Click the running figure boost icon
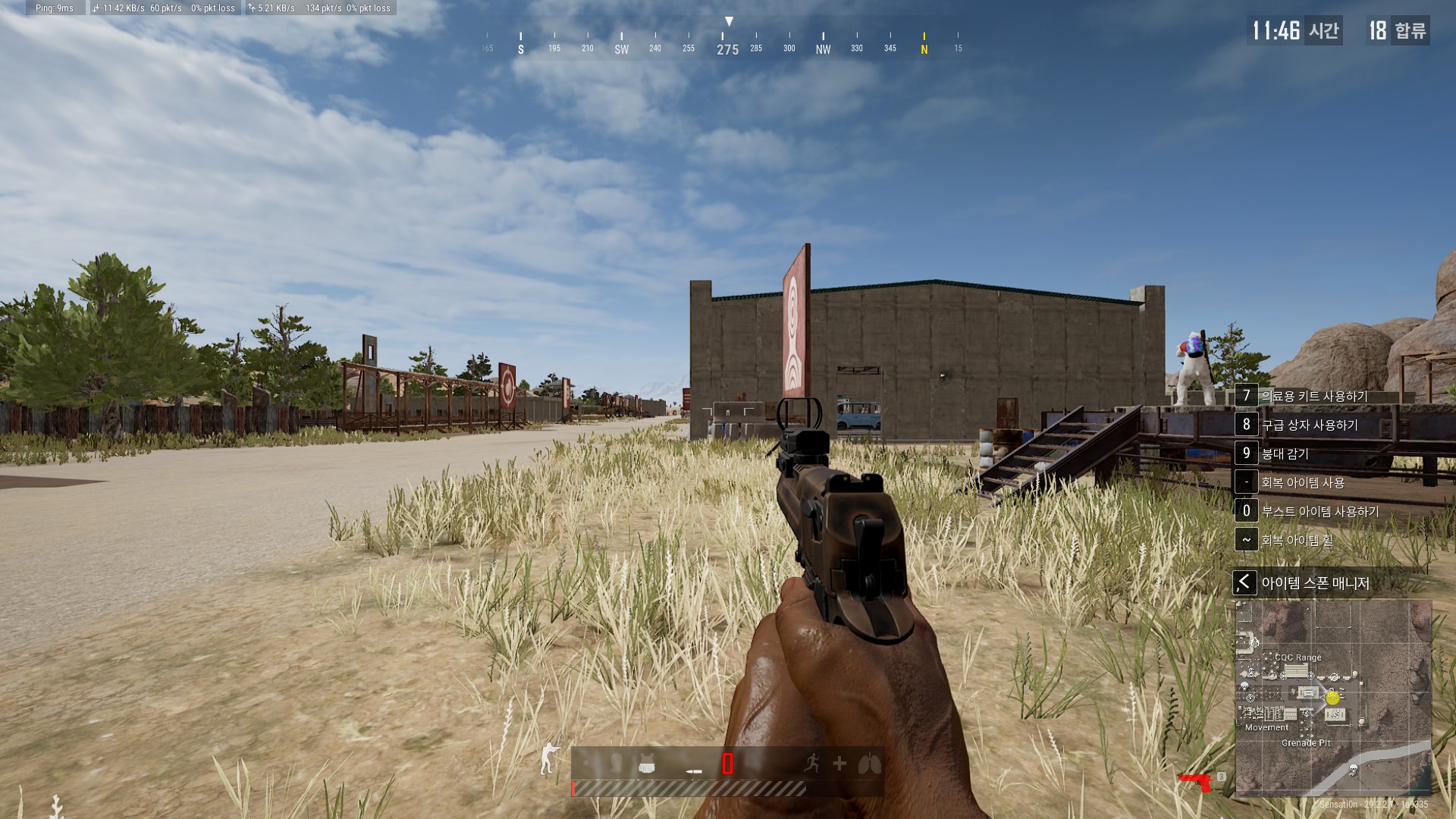Viewport: 1456px width, 819px height. click(x=811, y=764)
